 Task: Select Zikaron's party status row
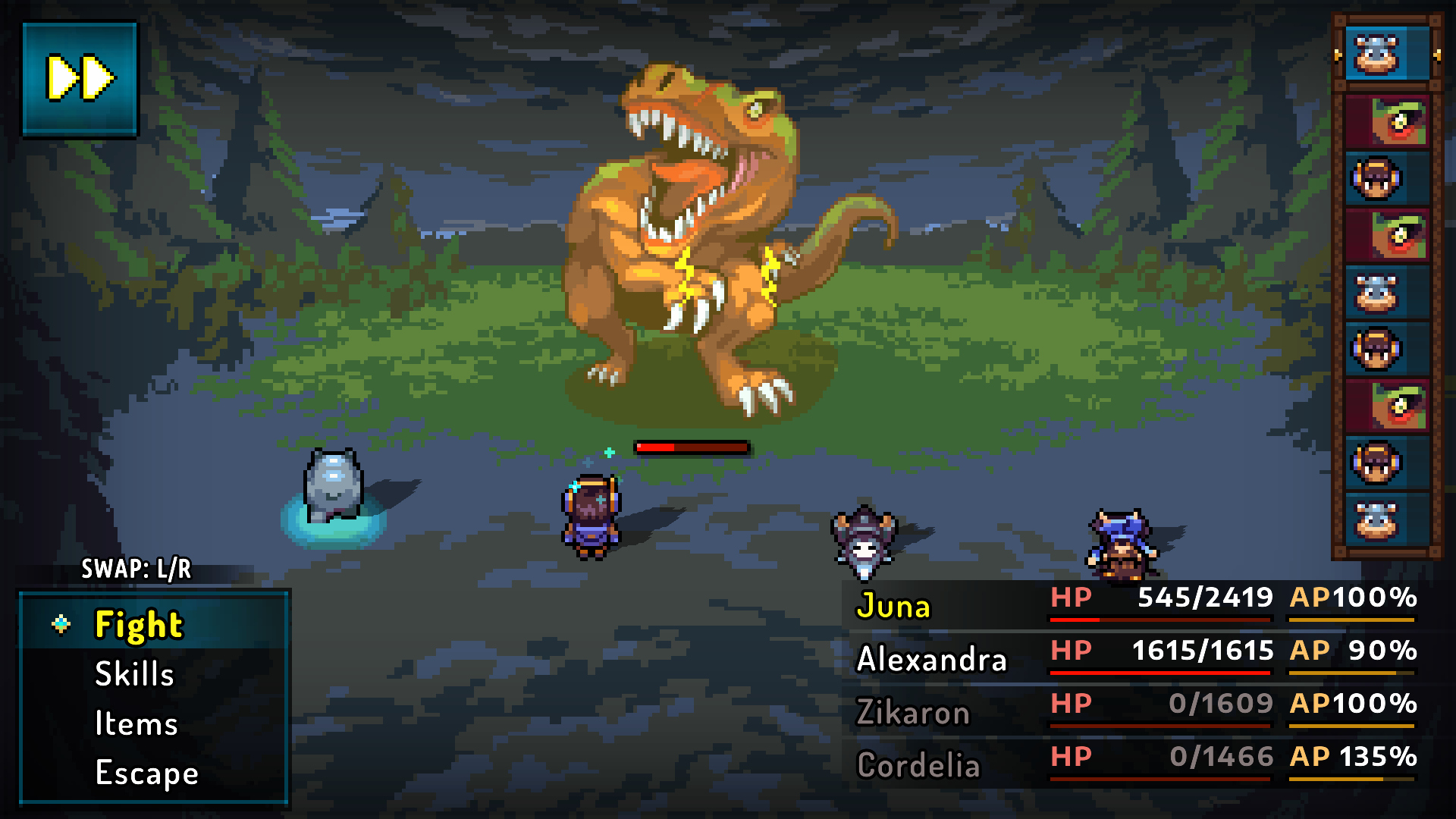pos(1135,711)
